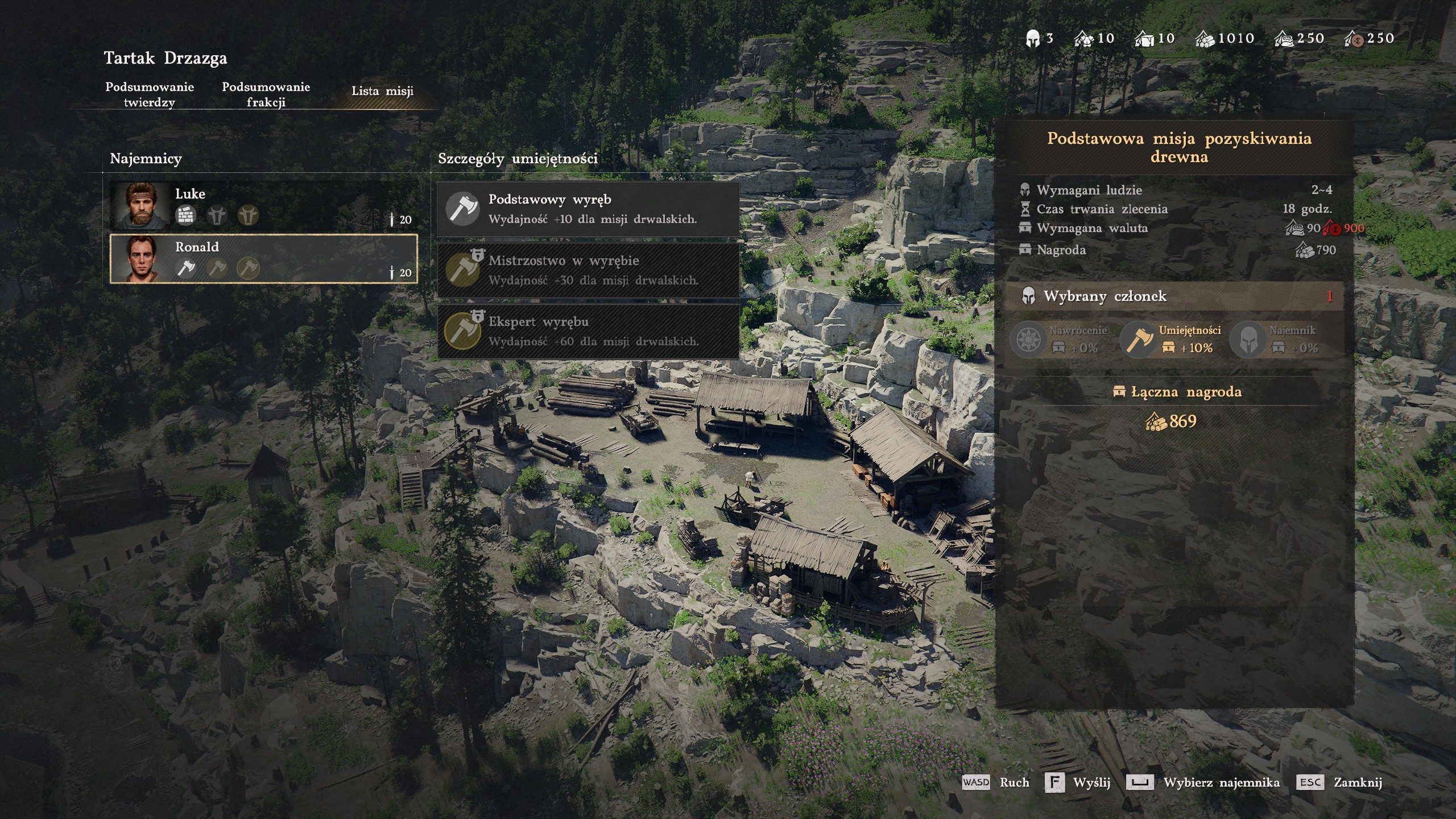Choose mercenary Luke from the list
Screen dimensions: 1456x819
pyautogui.click(x=263, y=205)
